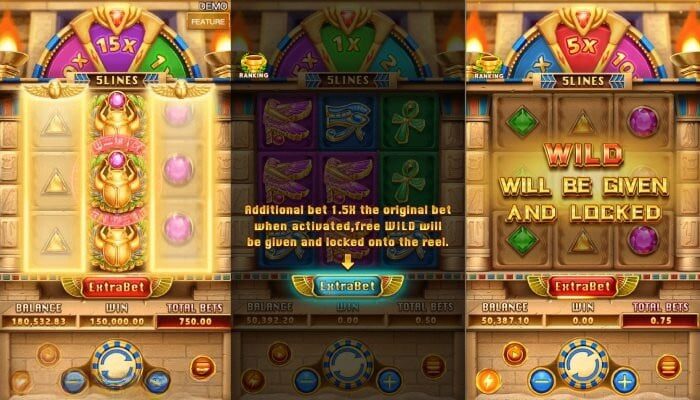This screenshot has height=400, width=700.
Task: Toggle ExtraBet above the 750.00 total bets
Action: pyautogui.click(x=115, y=286)
